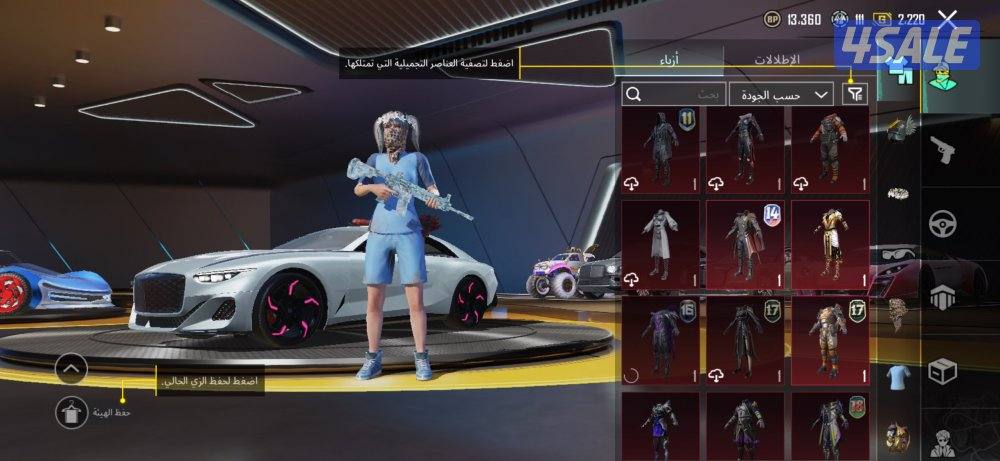1000x461 pixels.
Task: Select the black coat outfit with 17 badge
Action: tap(745, 340)
